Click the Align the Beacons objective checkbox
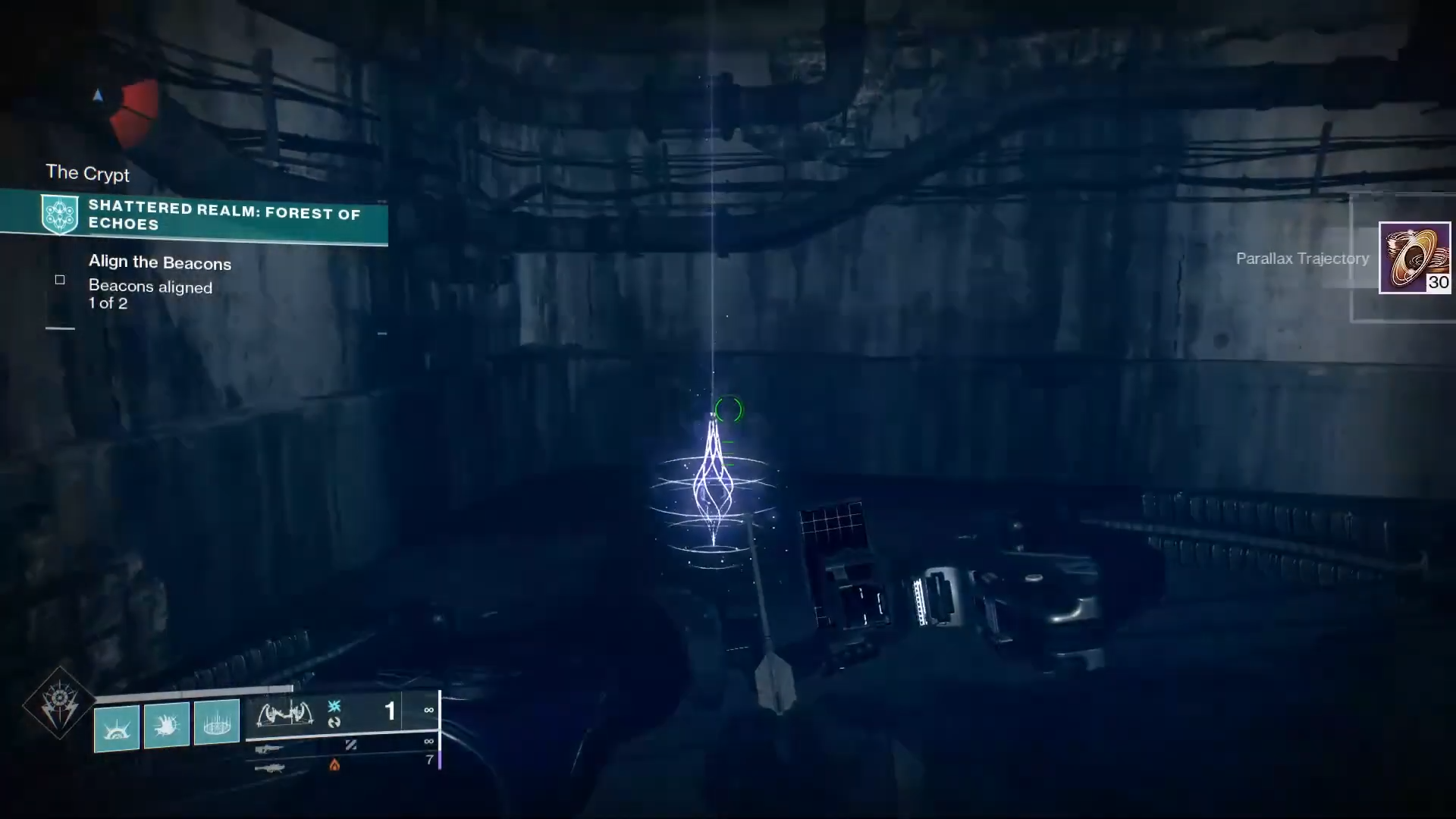The width and height of the screenshot is (1456, 819). [60, 280]
